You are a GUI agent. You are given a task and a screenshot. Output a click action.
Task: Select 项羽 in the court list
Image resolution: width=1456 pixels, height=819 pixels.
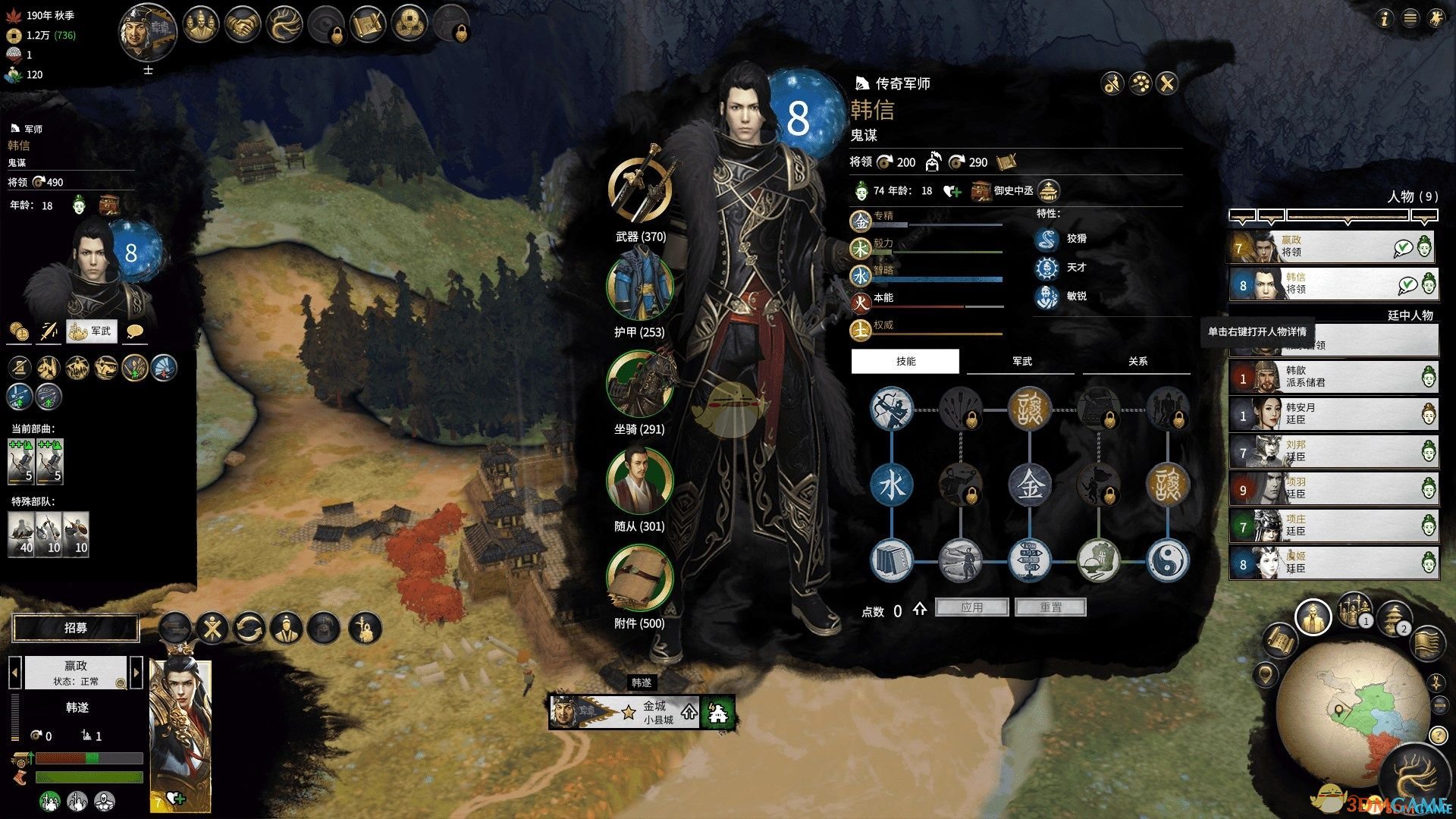1332,488
